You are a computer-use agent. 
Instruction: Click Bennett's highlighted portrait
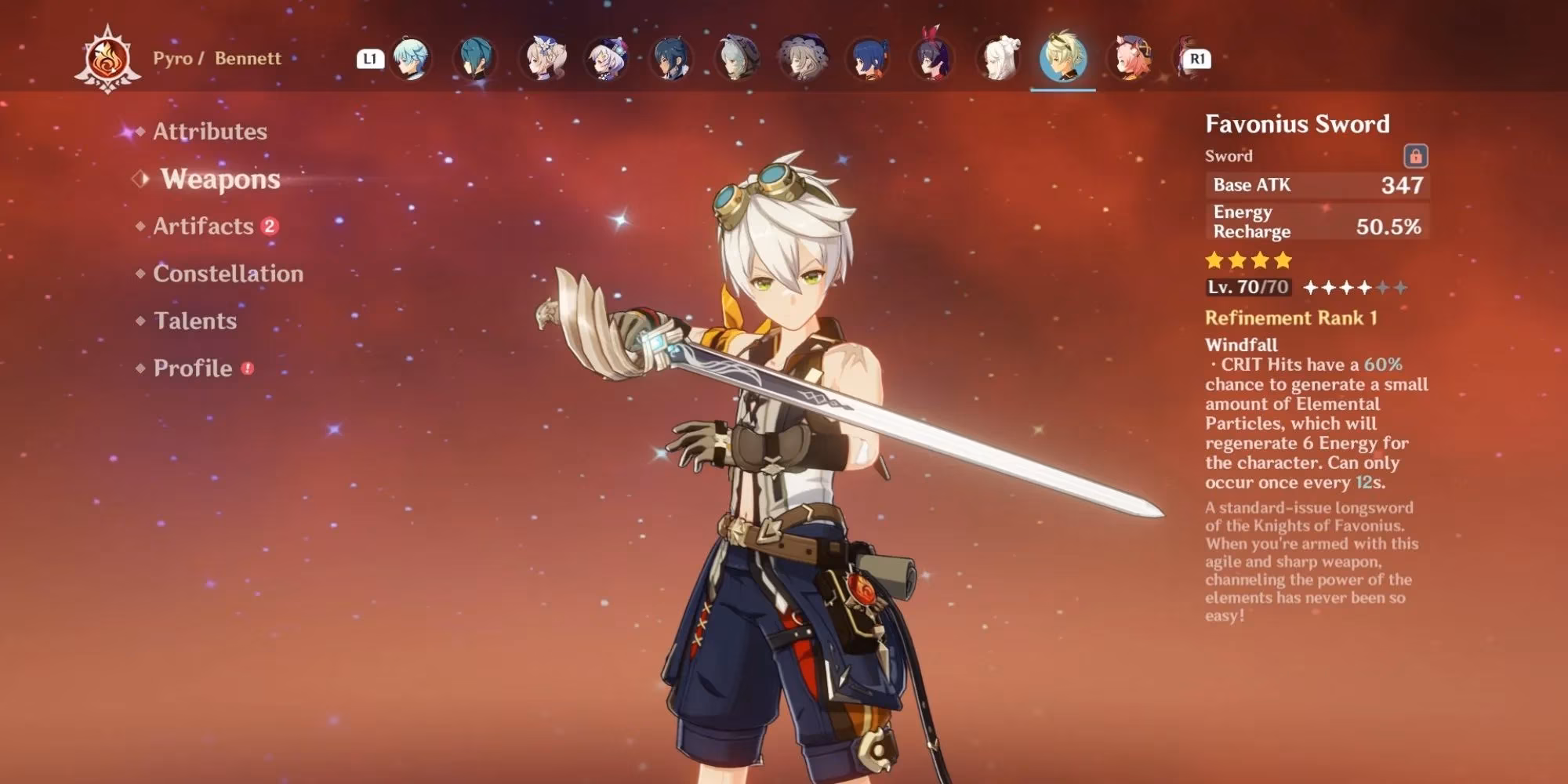click(1063, 59)
